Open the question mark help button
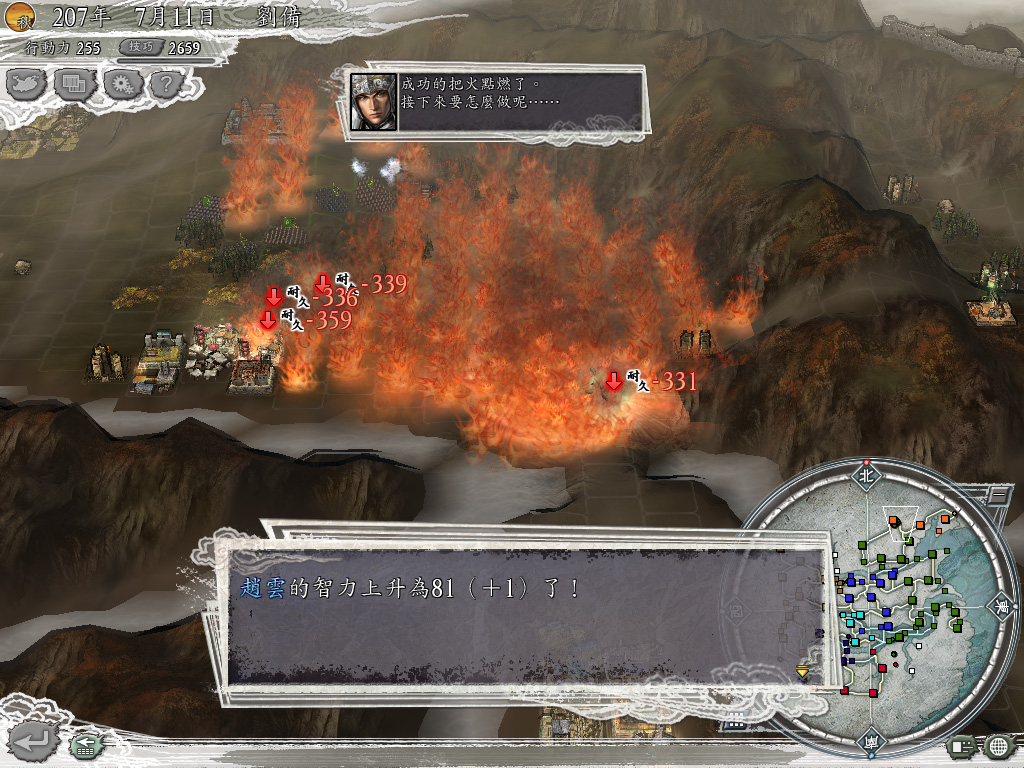This screenshot has width=1024, height=768. tap(165, 82)
